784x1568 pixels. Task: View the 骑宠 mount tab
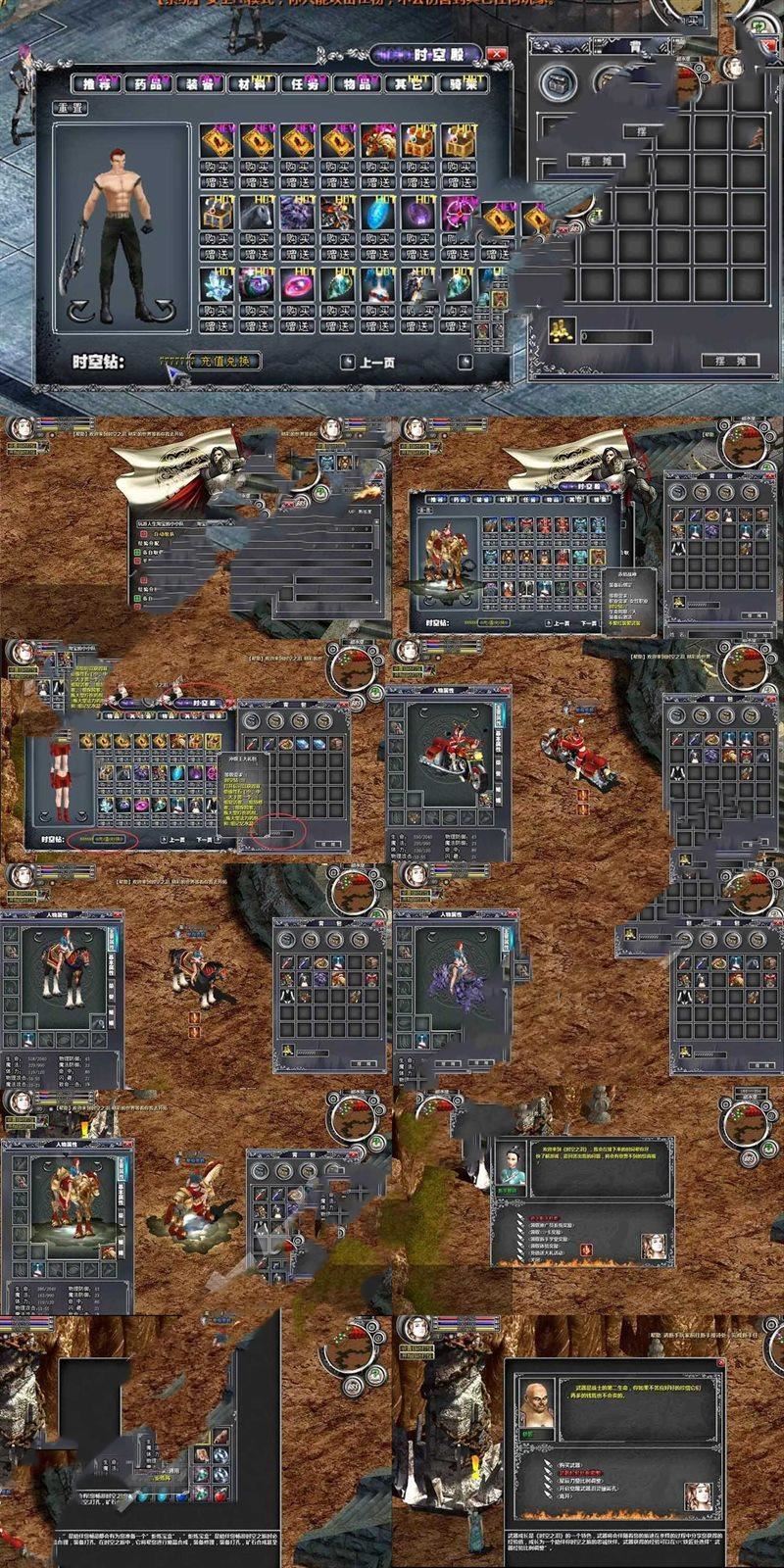click(x=461, y=84)
